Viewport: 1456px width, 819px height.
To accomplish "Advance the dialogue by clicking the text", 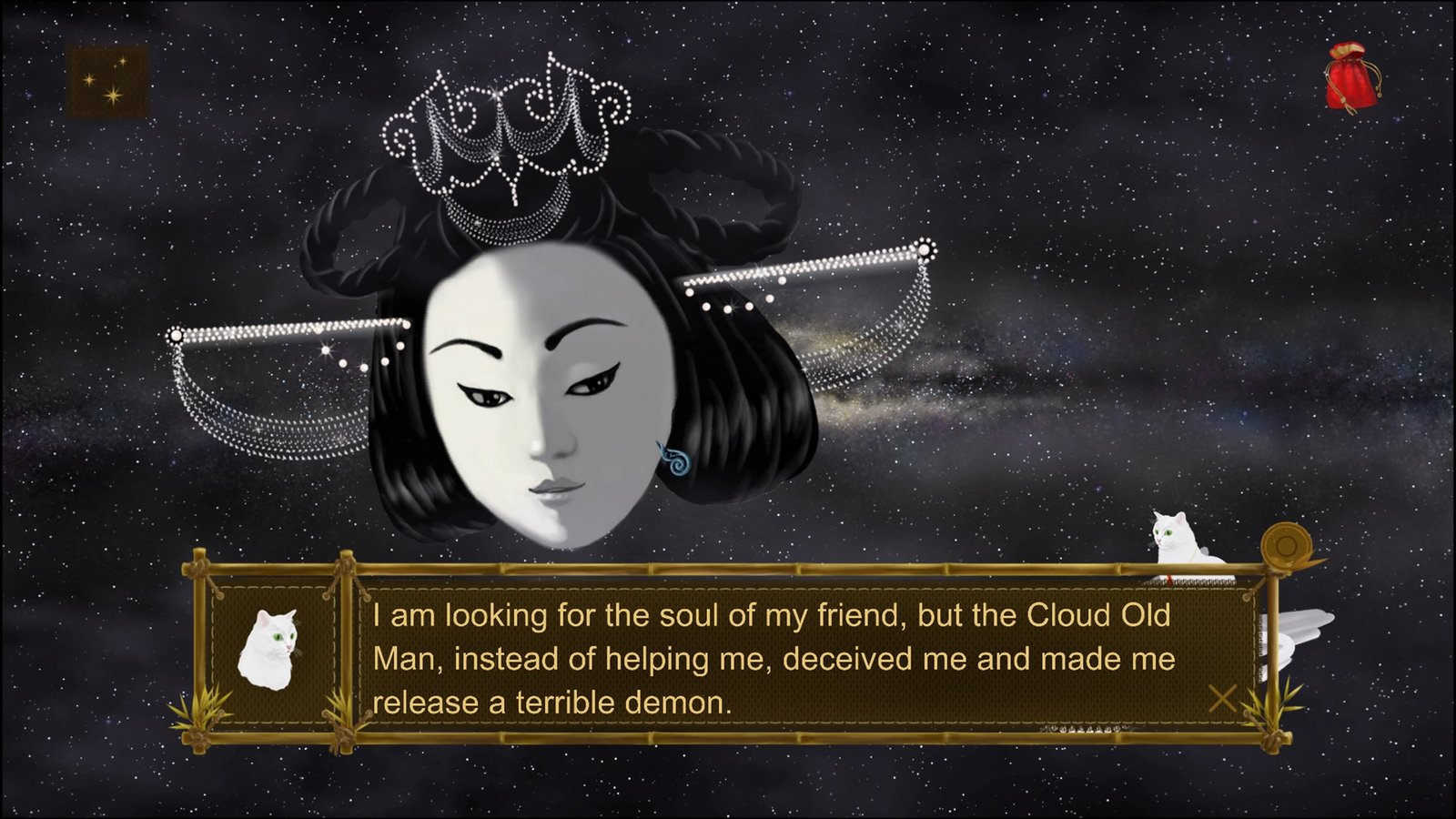I will click(x=773, y=655).
